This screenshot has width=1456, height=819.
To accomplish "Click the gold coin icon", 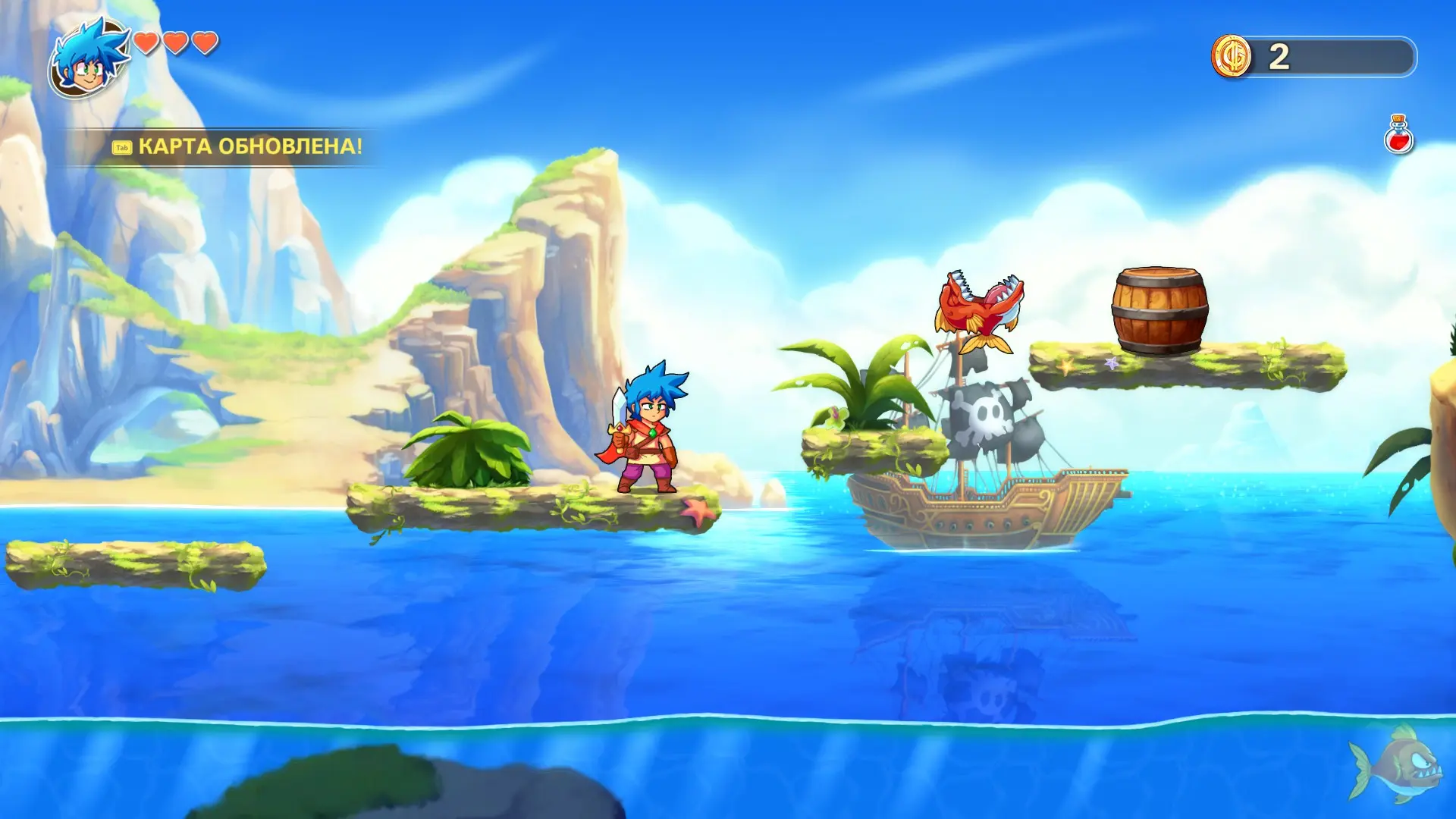I will click(1231, 56).
